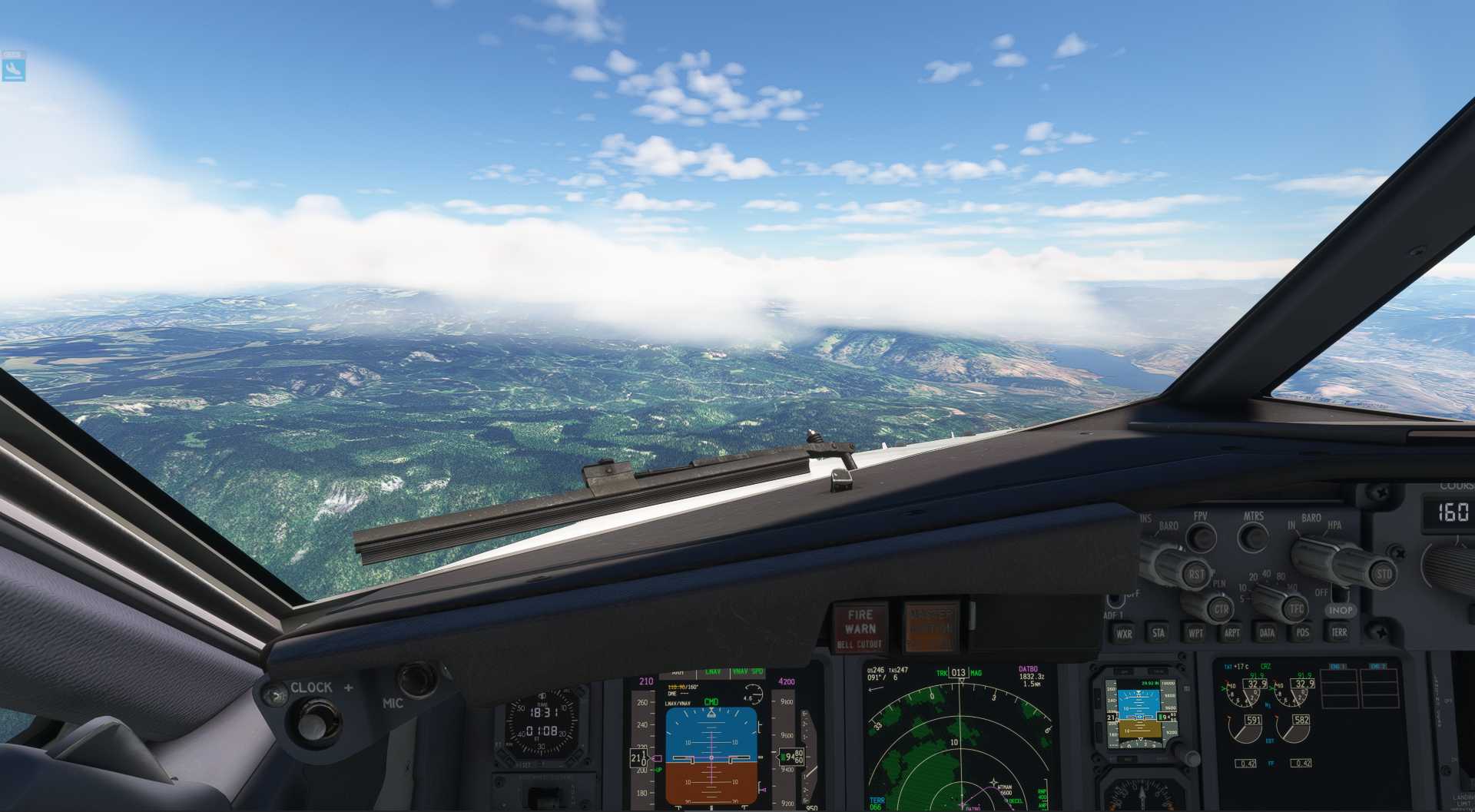Enable TERR terrain display
Image resolution: width=1475 pixels, height=812 pixels.
click(x=1338, y=633)
